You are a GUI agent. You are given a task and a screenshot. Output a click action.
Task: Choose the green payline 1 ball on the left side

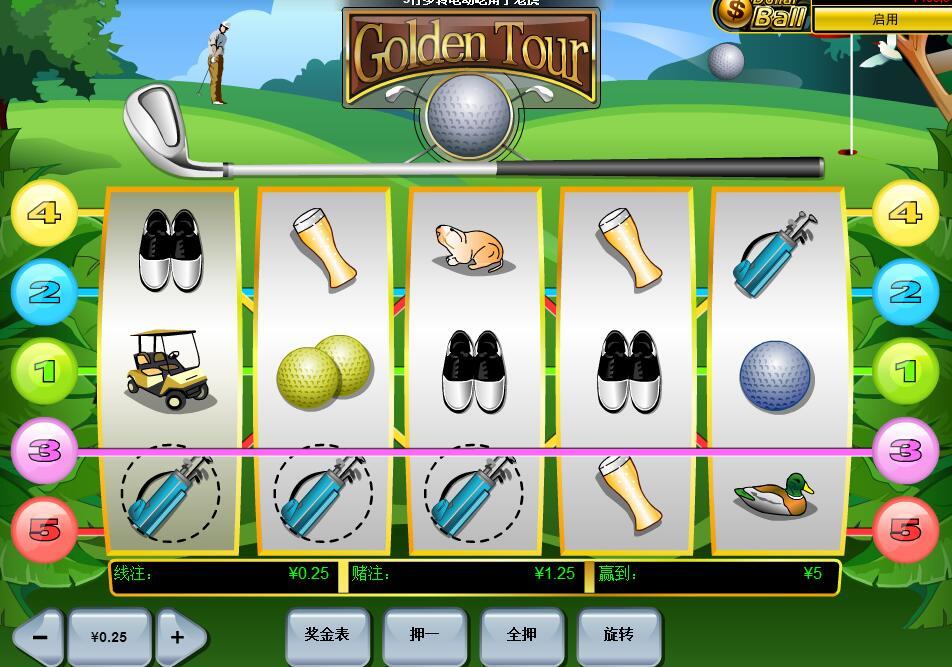coord(44,371)
